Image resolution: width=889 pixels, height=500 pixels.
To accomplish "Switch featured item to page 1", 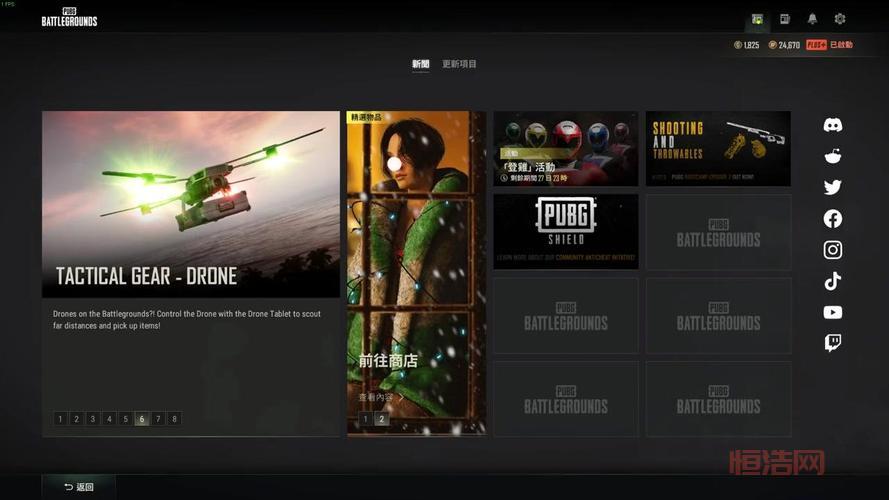I will [x=365, y=419].
